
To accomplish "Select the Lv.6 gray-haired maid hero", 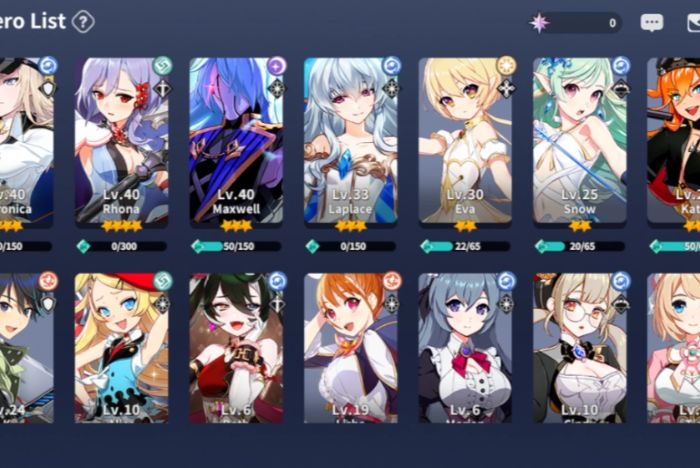I will (465, 348).
